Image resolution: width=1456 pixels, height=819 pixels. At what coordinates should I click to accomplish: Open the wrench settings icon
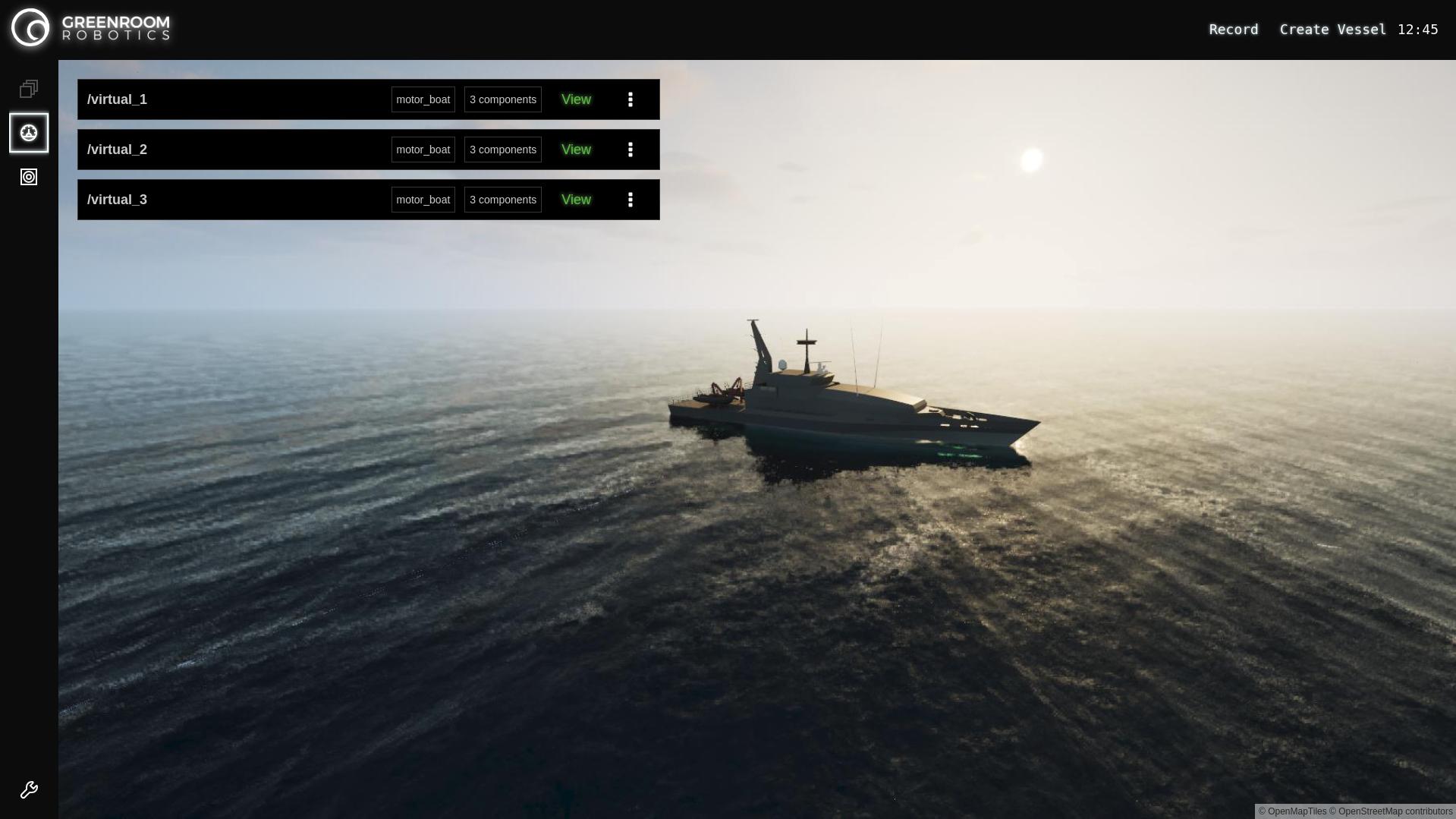29,790
